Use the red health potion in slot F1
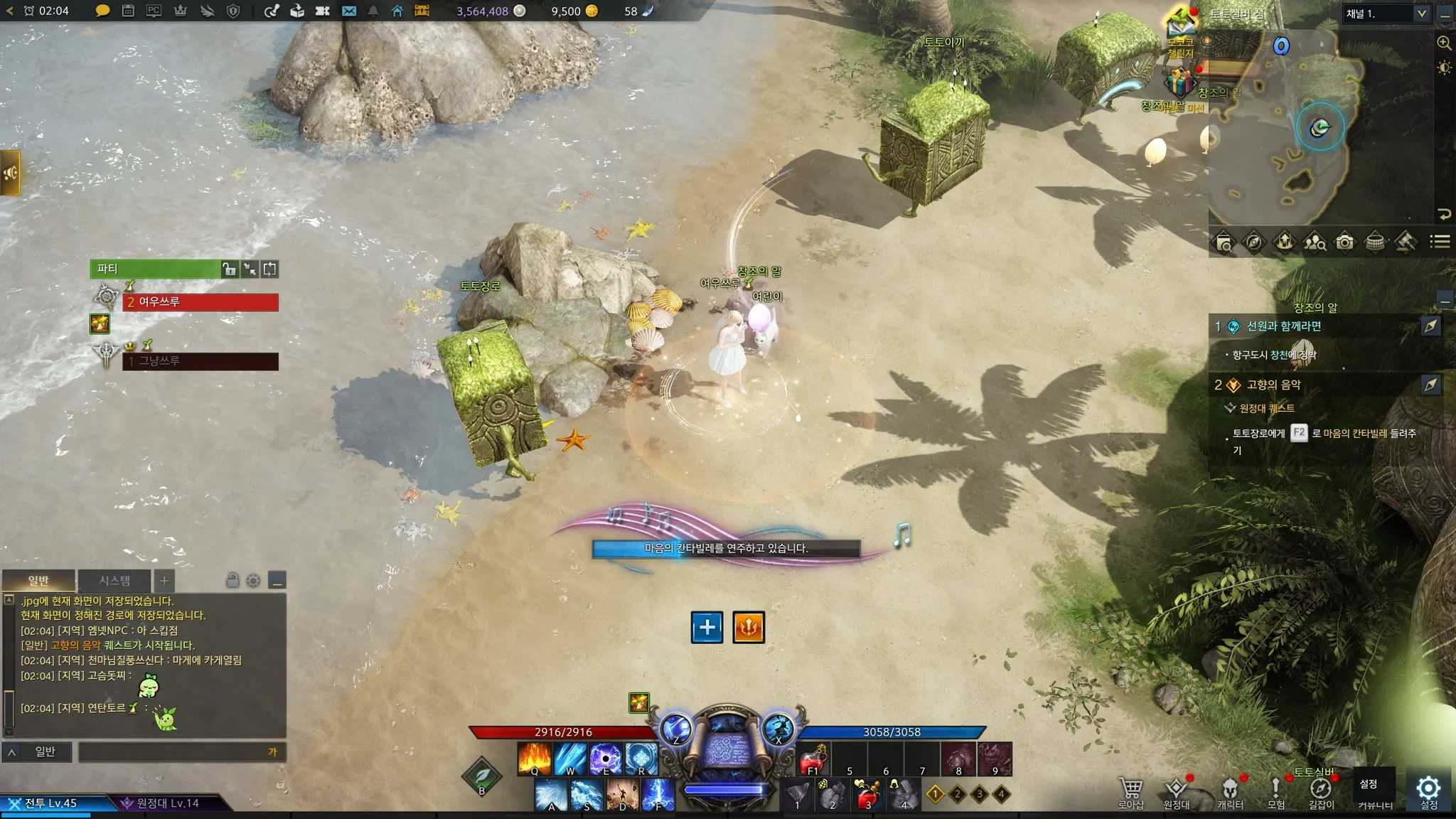The height and width of the screenshot is (819, 1456). (x=813, y=760)
